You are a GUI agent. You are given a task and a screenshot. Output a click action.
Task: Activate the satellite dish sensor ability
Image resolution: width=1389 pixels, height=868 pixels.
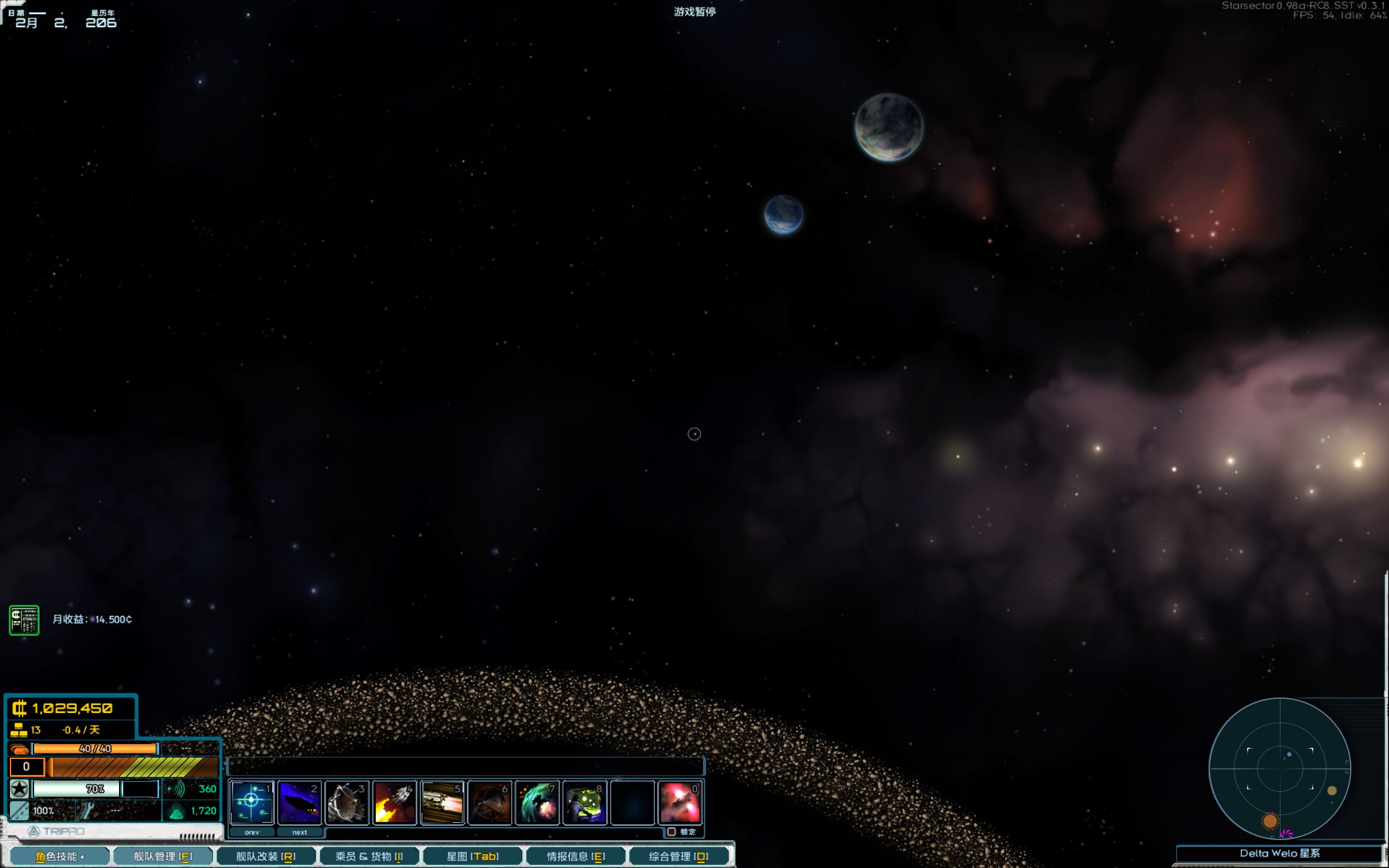(347, 802)
